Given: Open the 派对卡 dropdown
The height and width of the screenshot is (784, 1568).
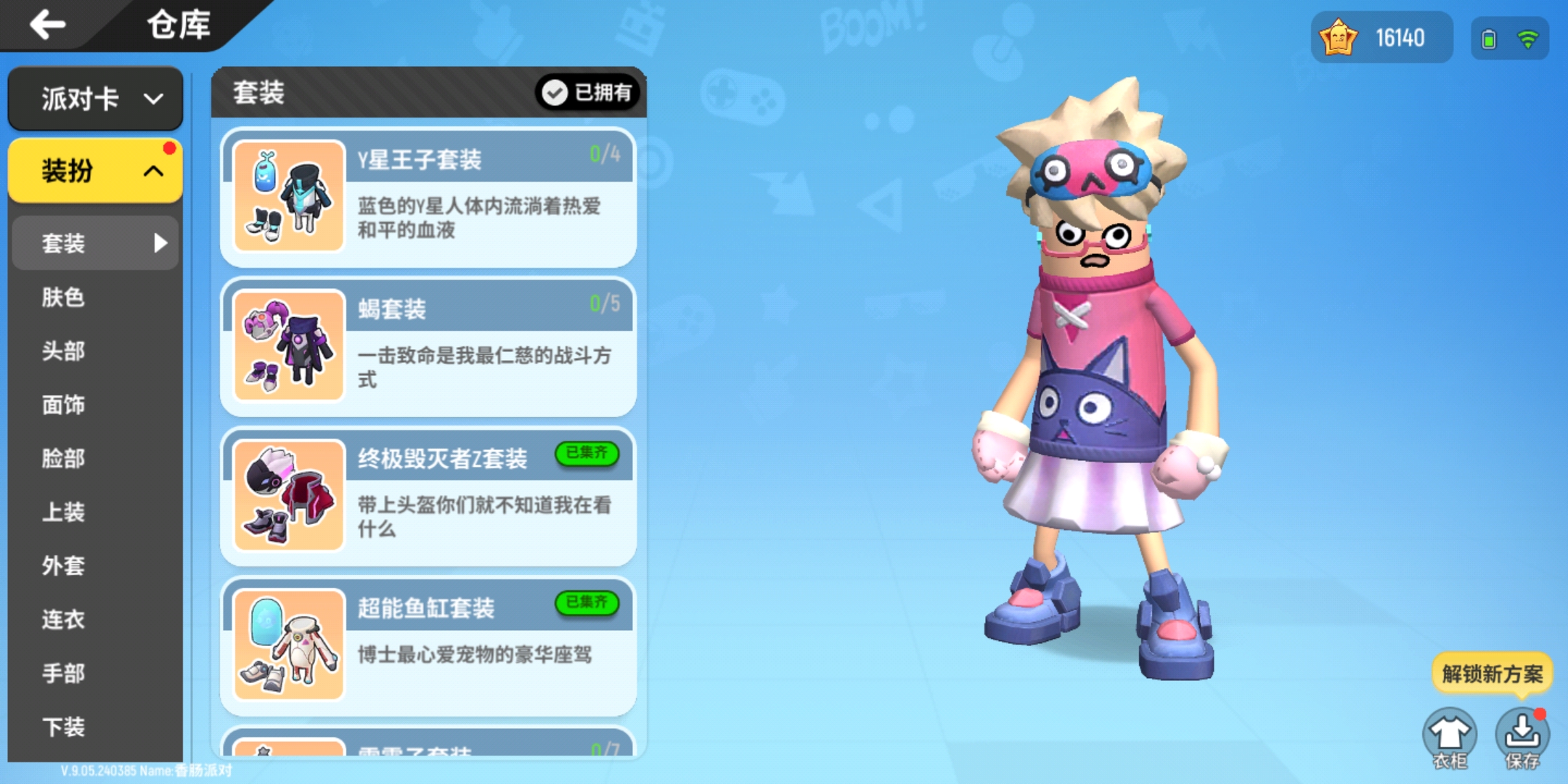Looking at the screenshot, I should click(95, 99).
